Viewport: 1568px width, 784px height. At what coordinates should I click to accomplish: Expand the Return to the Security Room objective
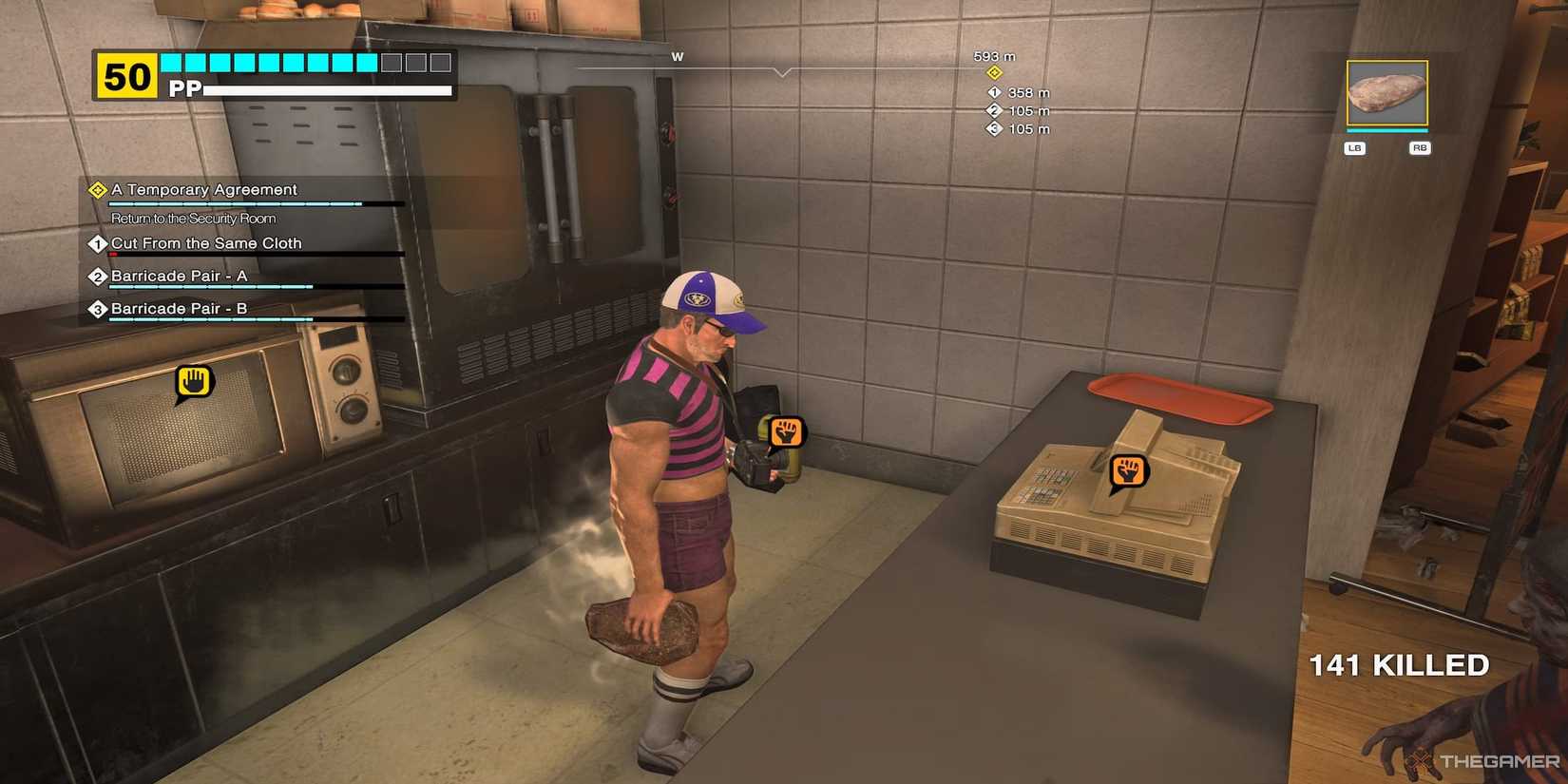pos(193,218)
